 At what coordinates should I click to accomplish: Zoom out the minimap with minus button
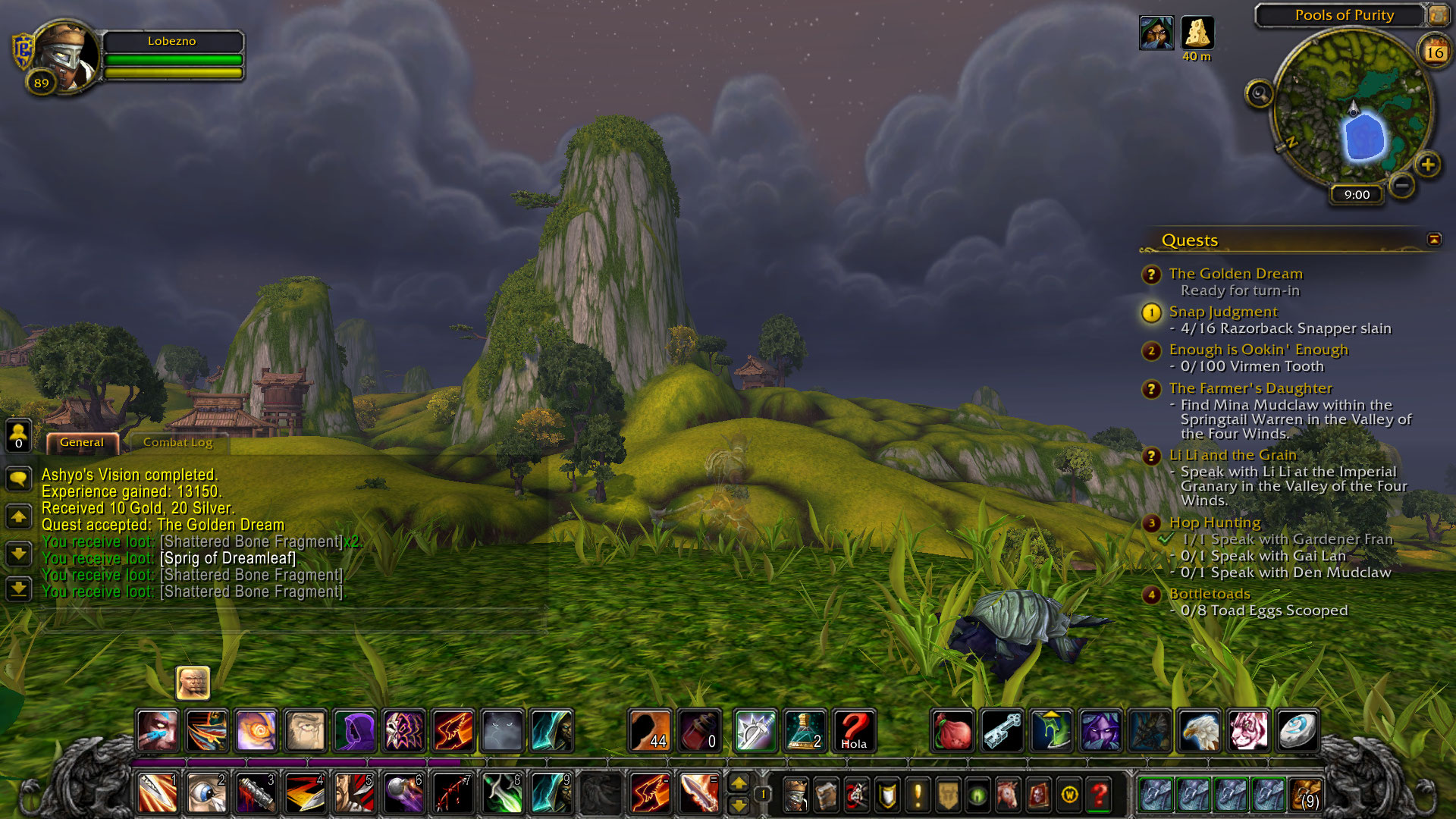click(x=1402, y=185)
